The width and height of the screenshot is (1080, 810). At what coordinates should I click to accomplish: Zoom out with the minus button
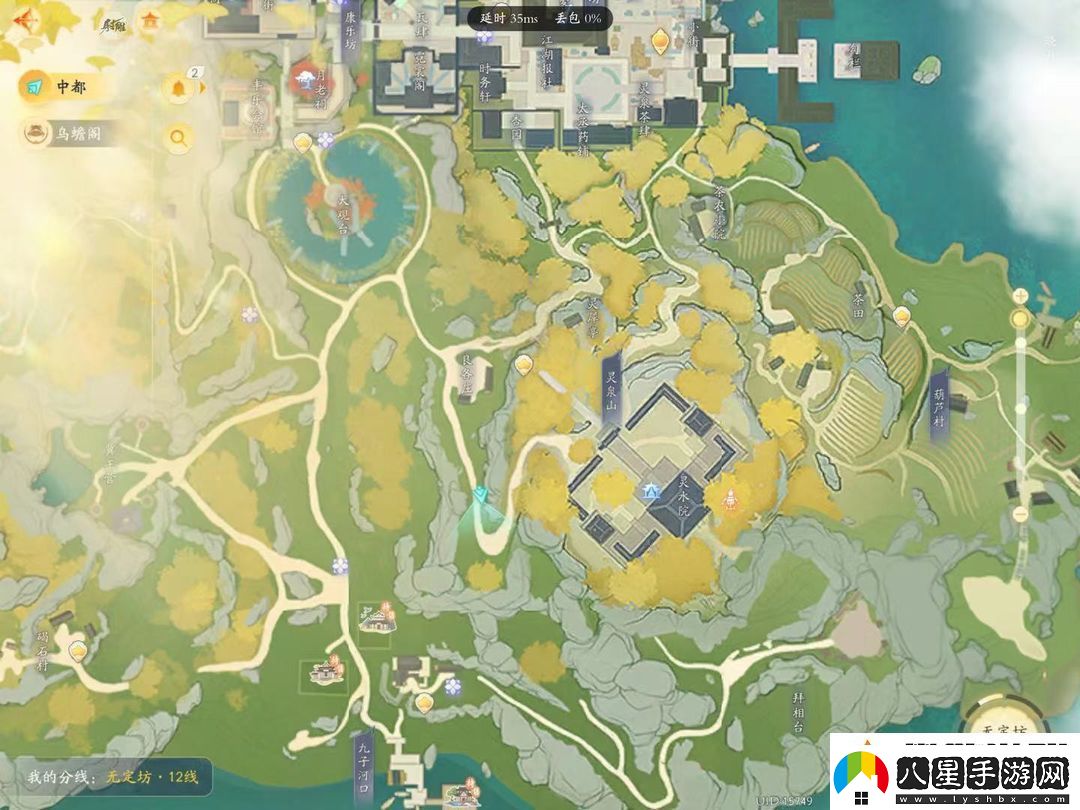(x=1020, y=515)
